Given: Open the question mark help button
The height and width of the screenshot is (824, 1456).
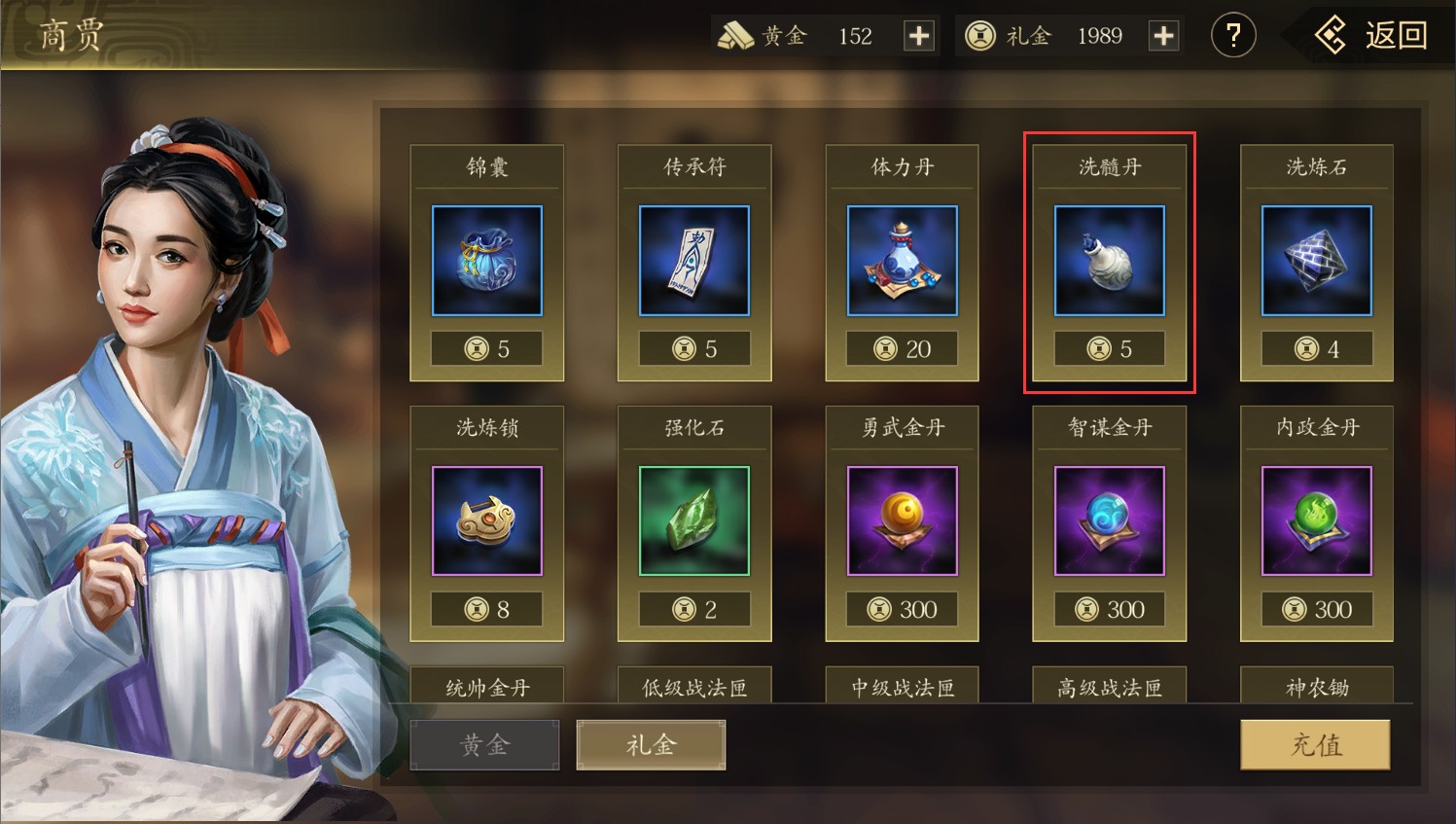Looking at the screenshot, I should (x=1232, y=36).
